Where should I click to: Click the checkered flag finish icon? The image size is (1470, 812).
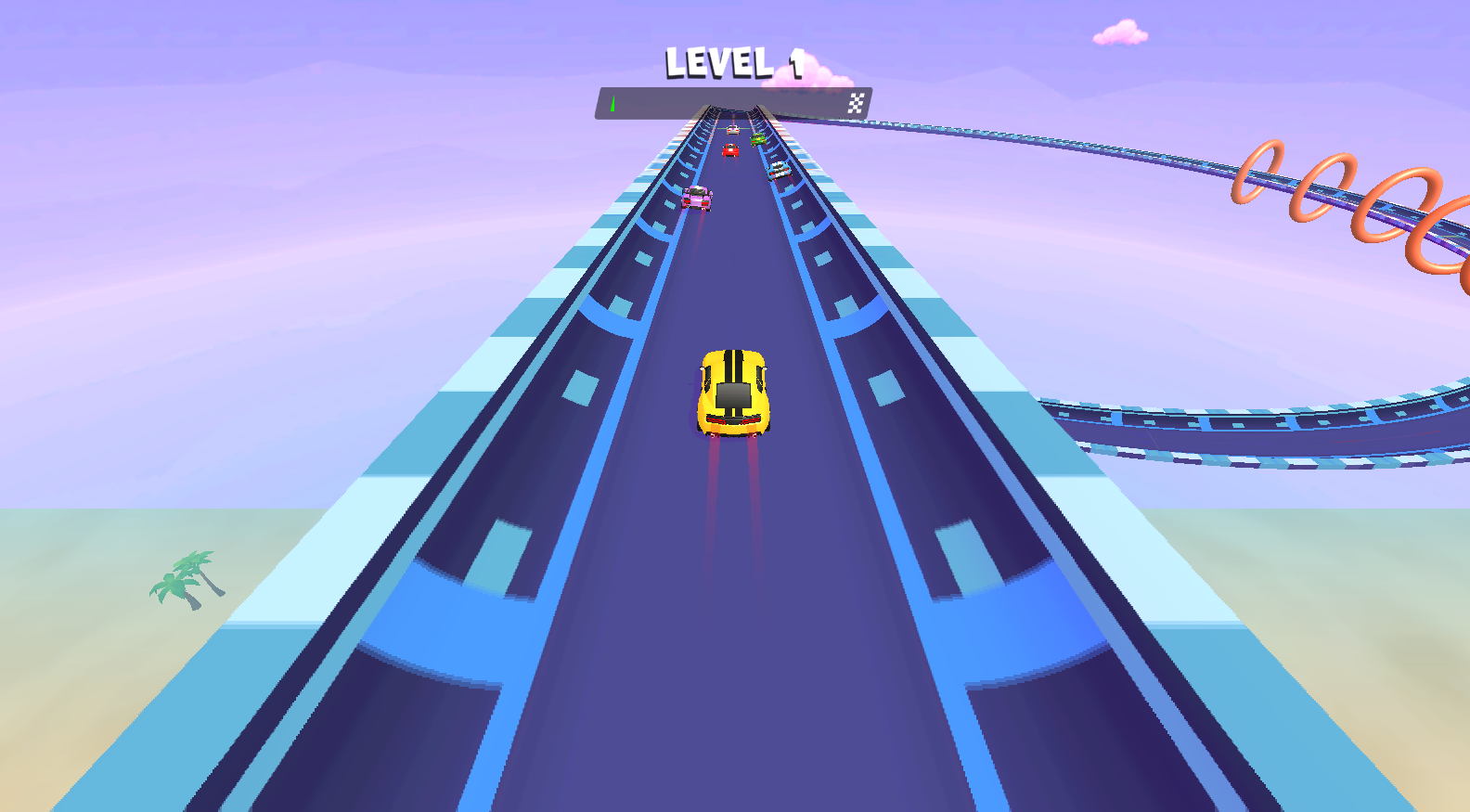pyautogui.click(x=857, y=101)
